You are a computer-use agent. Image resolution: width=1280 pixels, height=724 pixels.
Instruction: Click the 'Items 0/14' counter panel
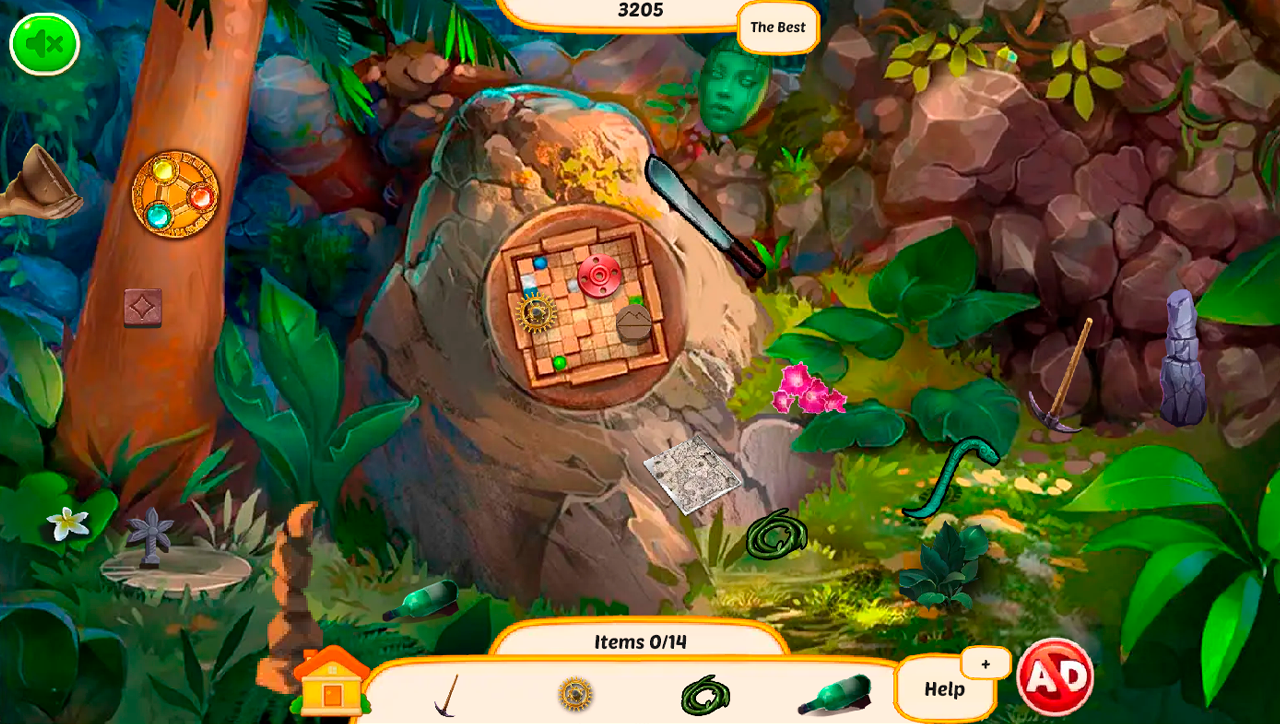[640, 642]
